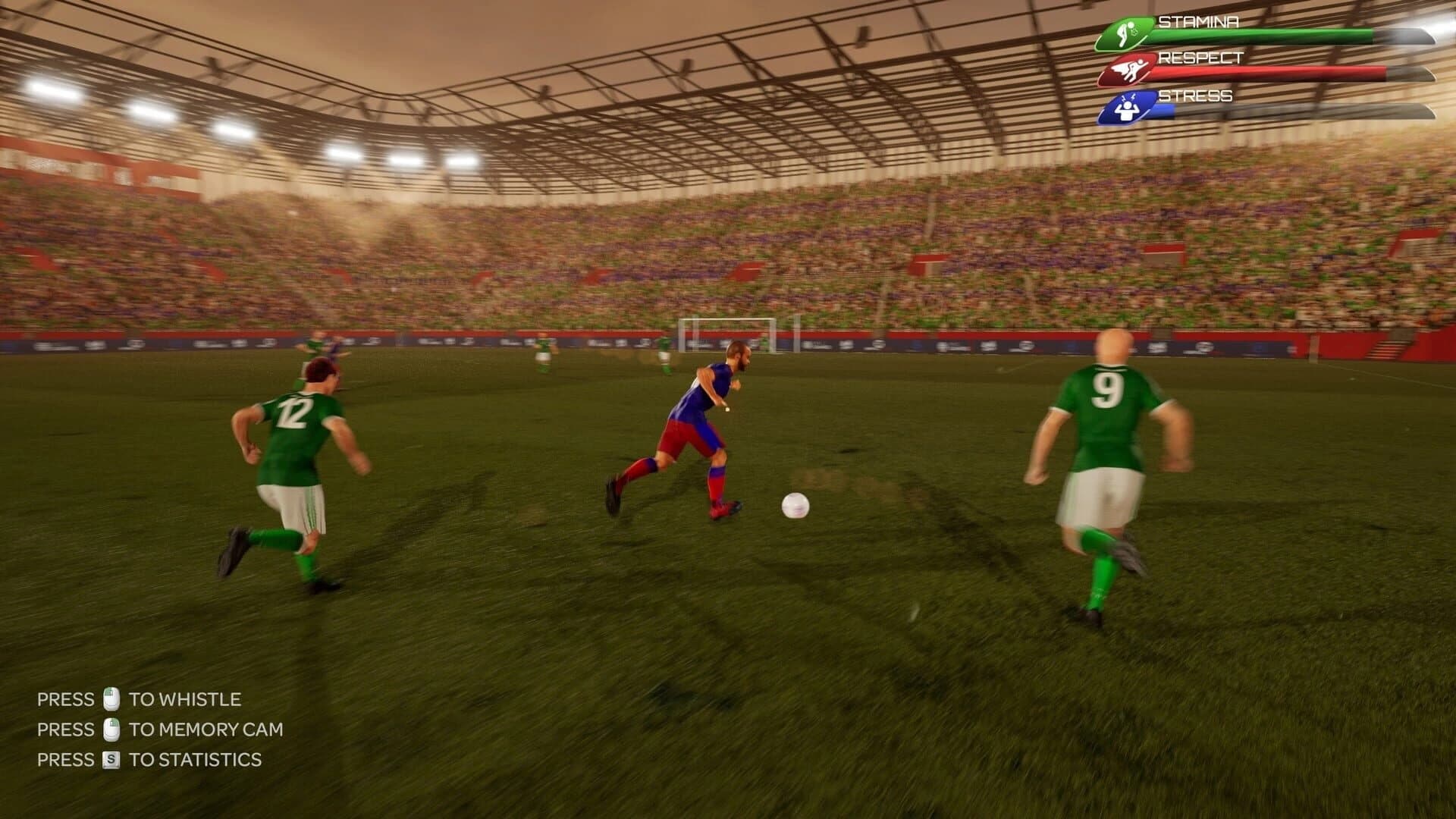Click the red Respect gesture icon
Viewport: 1456px width, 819px height.
click(x=1130, y=67)
